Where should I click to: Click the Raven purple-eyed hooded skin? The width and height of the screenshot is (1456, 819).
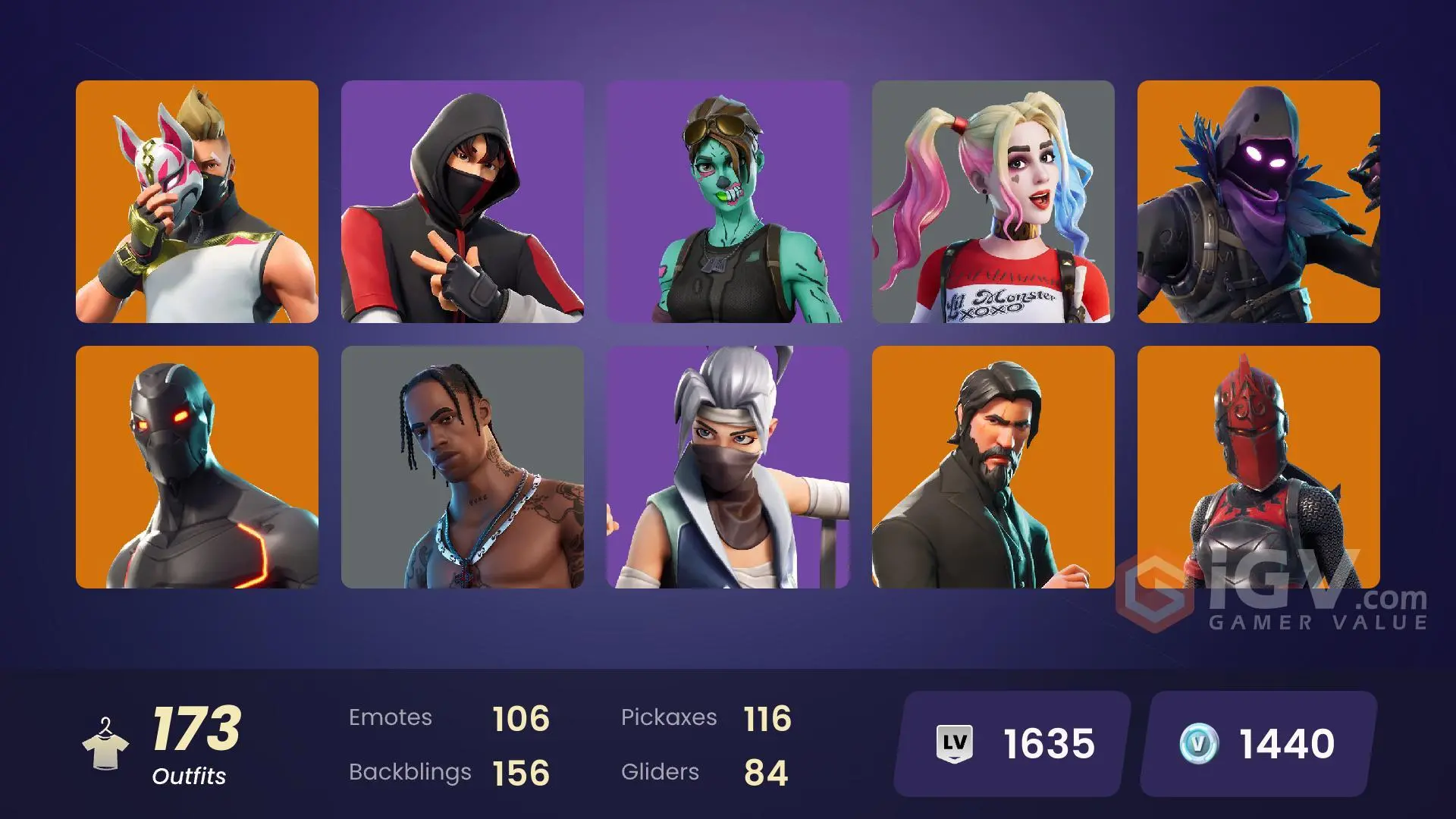click(x=1258, y=201)
